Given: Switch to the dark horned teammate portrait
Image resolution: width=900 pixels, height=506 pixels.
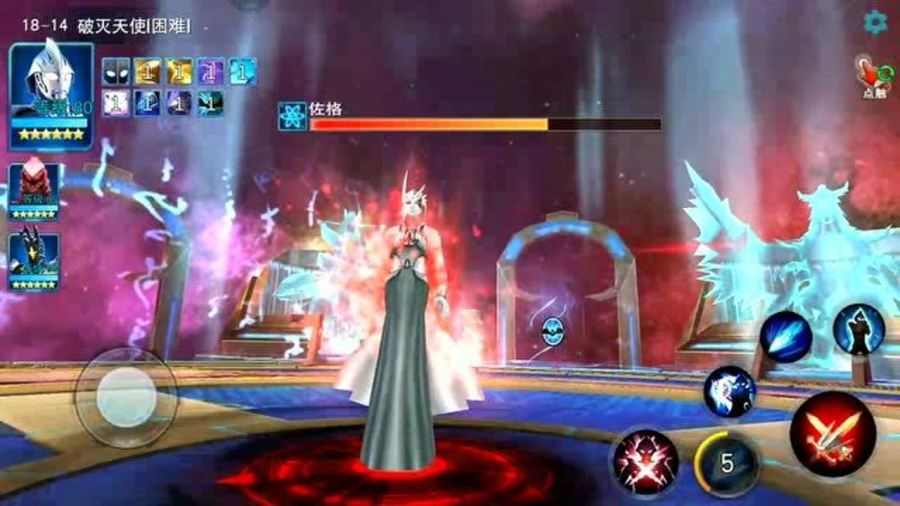Looking at the screenshot, I should click(x=34, y=259).
